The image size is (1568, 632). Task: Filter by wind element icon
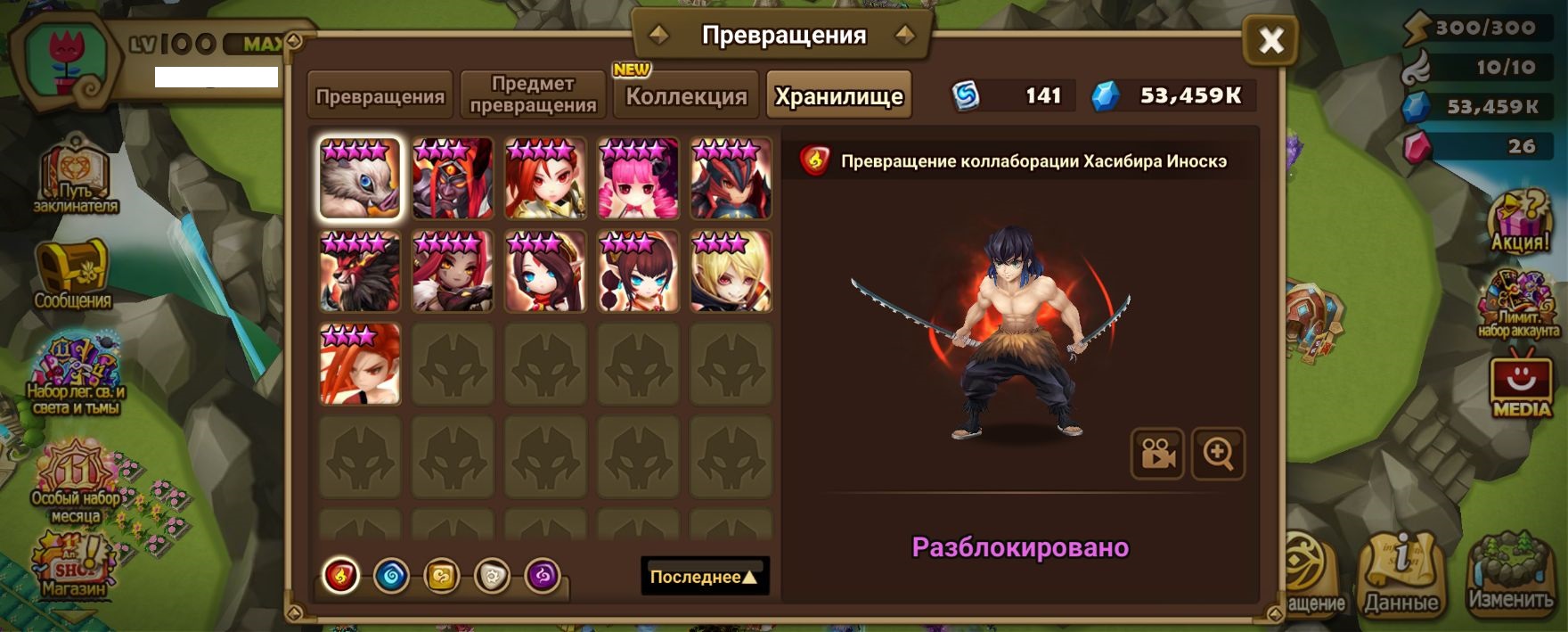tap(442, 576)
